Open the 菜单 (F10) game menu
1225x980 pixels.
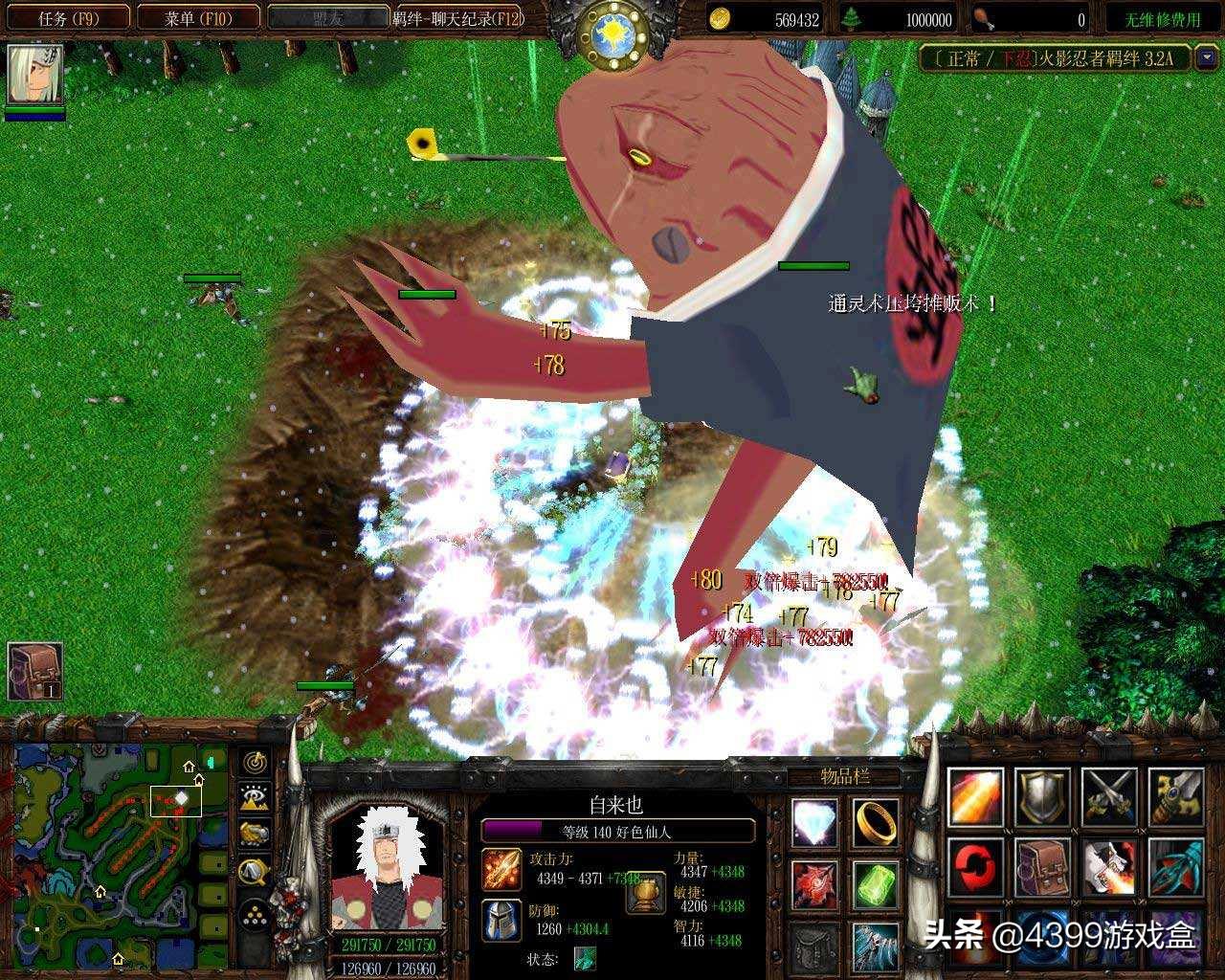click(x=198, y=18)
